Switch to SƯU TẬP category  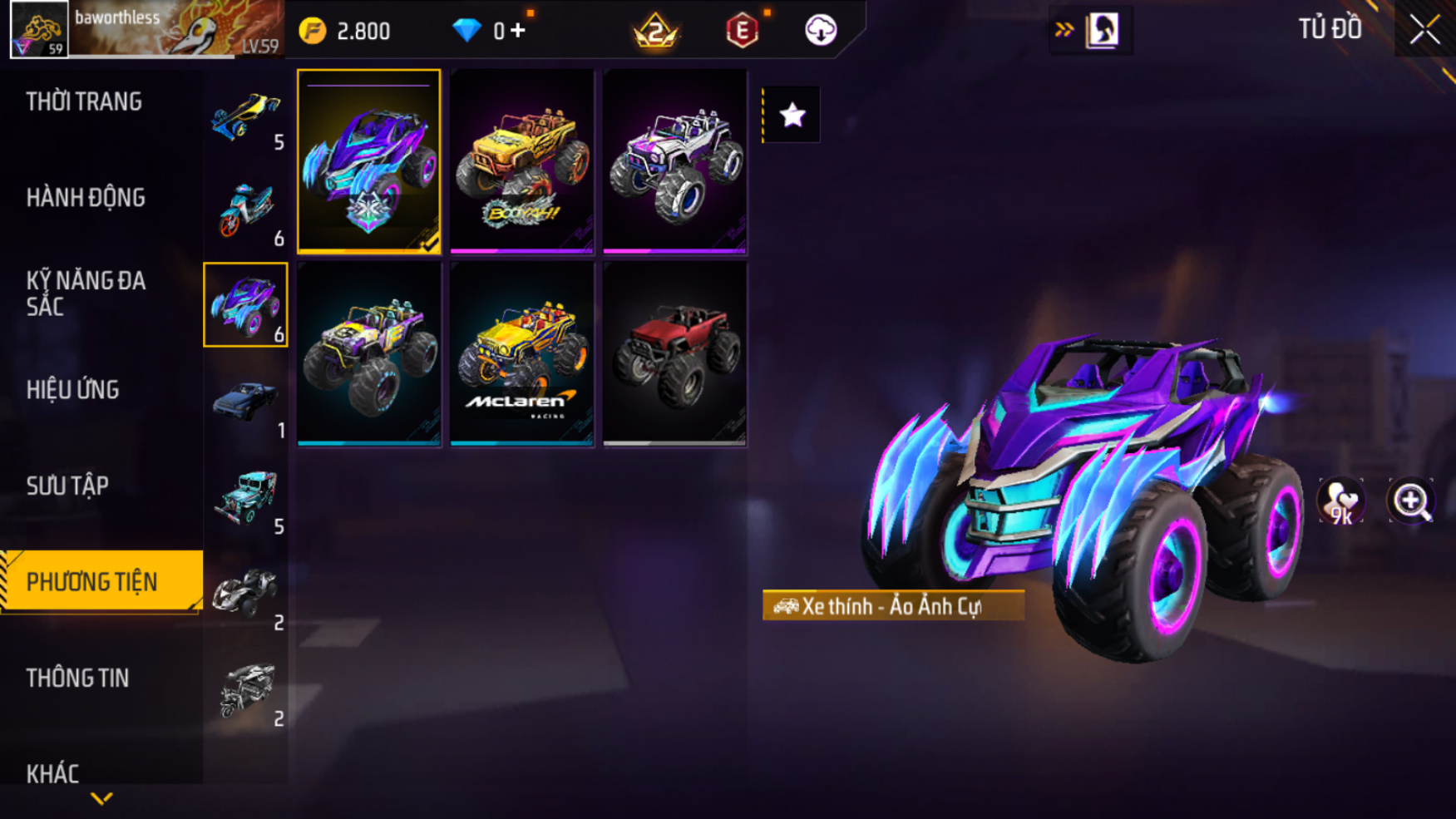(67, 486)
